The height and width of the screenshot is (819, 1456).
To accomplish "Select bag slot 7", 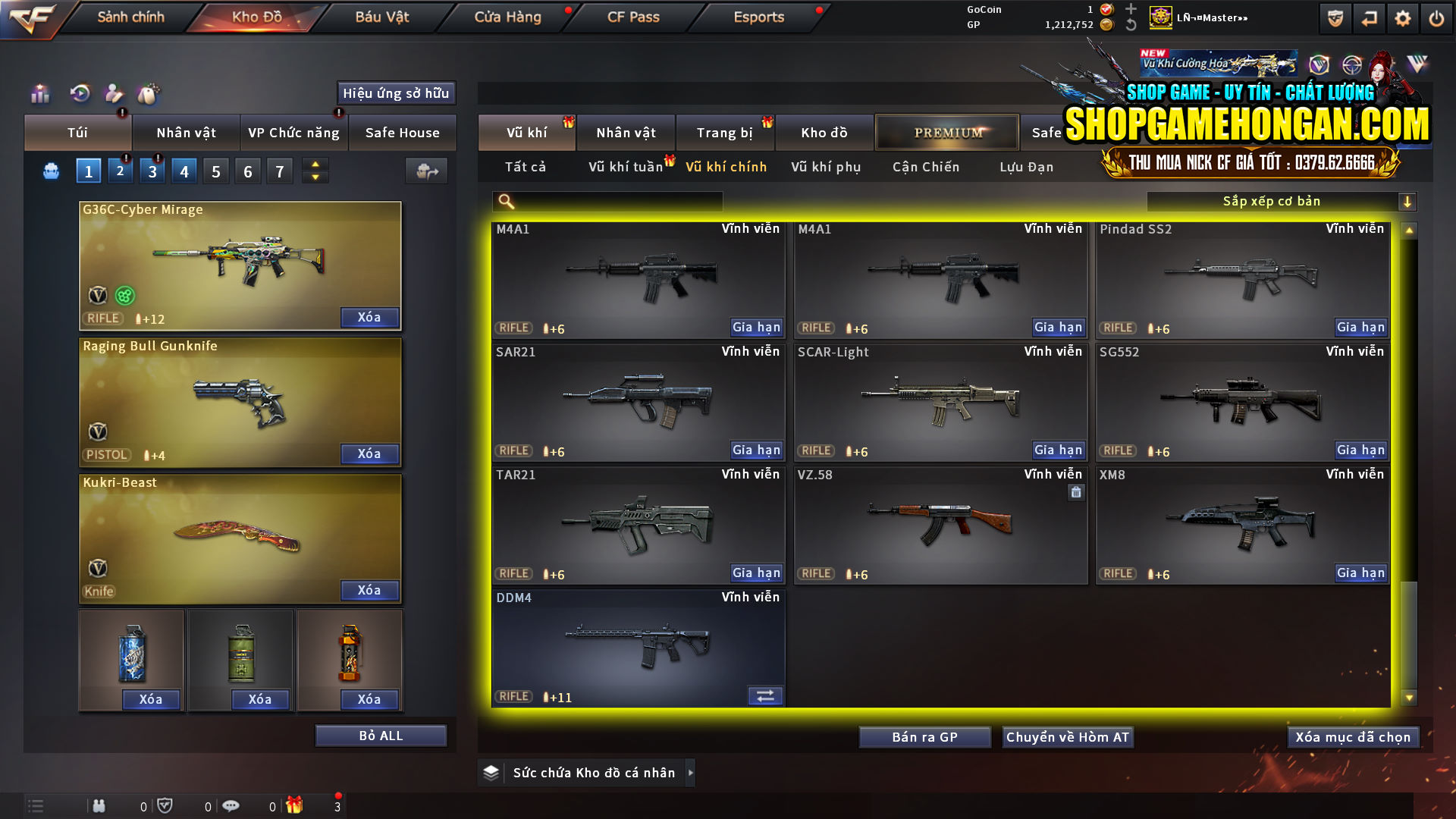I will 279,171.
